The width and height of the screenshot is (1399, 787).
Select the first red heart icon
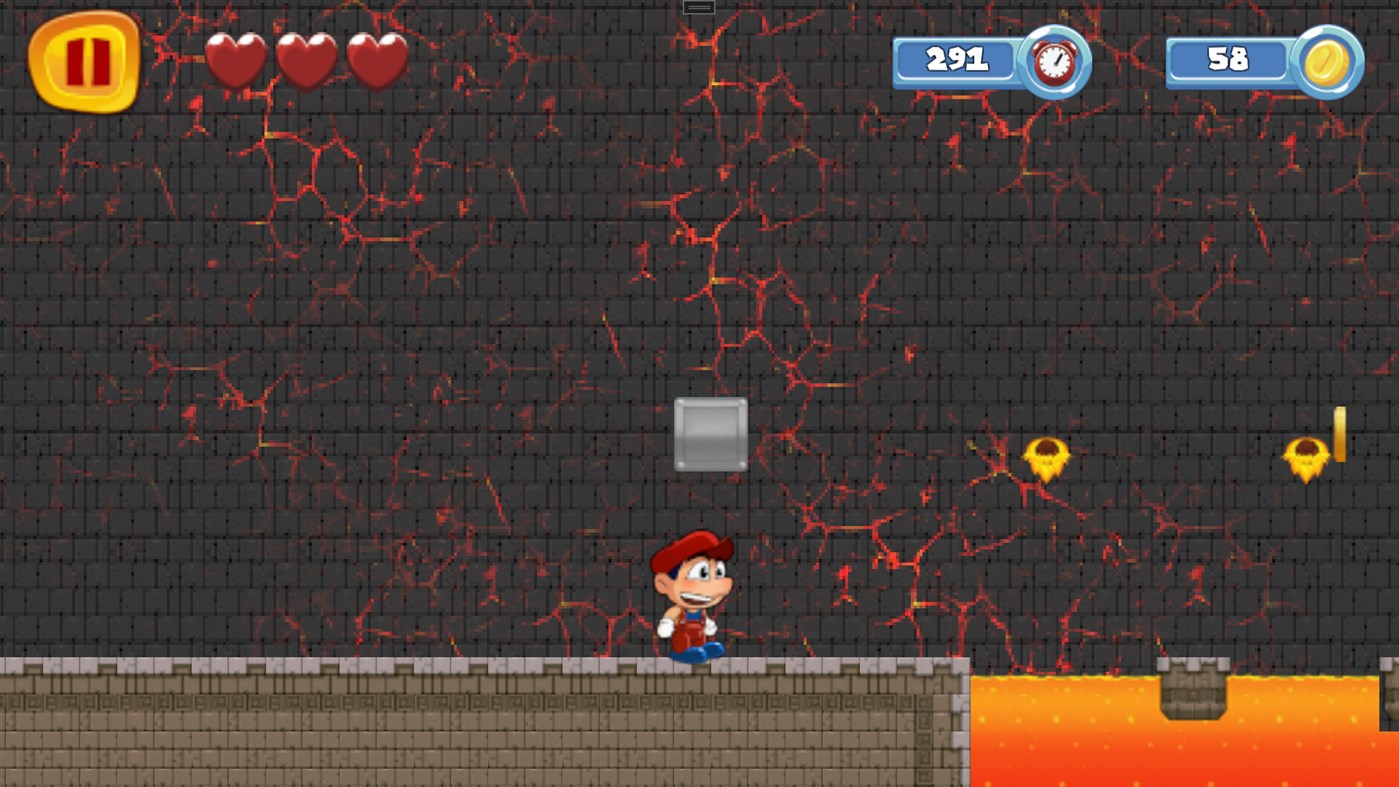pyautogui.click(x=239, y=58)
